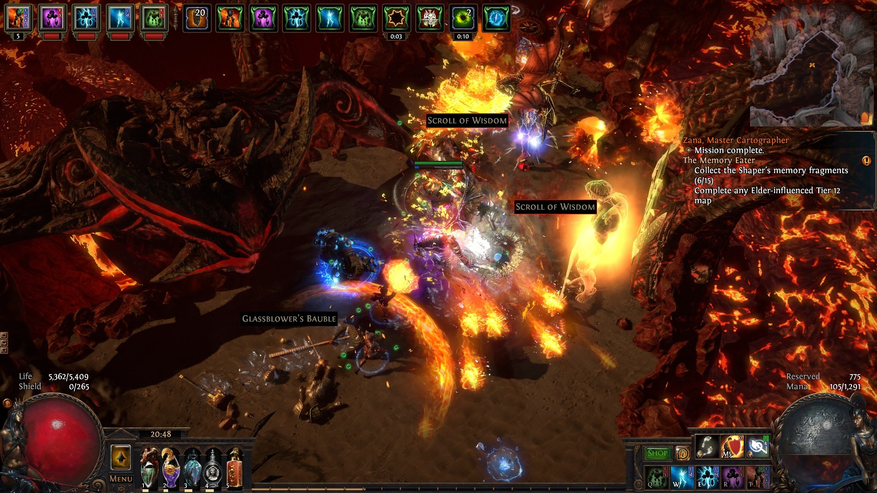The width and height of the screenshot is (877, 493).
Task: Activate the blue lightning skill bound to W
Action: click(682, 476)
